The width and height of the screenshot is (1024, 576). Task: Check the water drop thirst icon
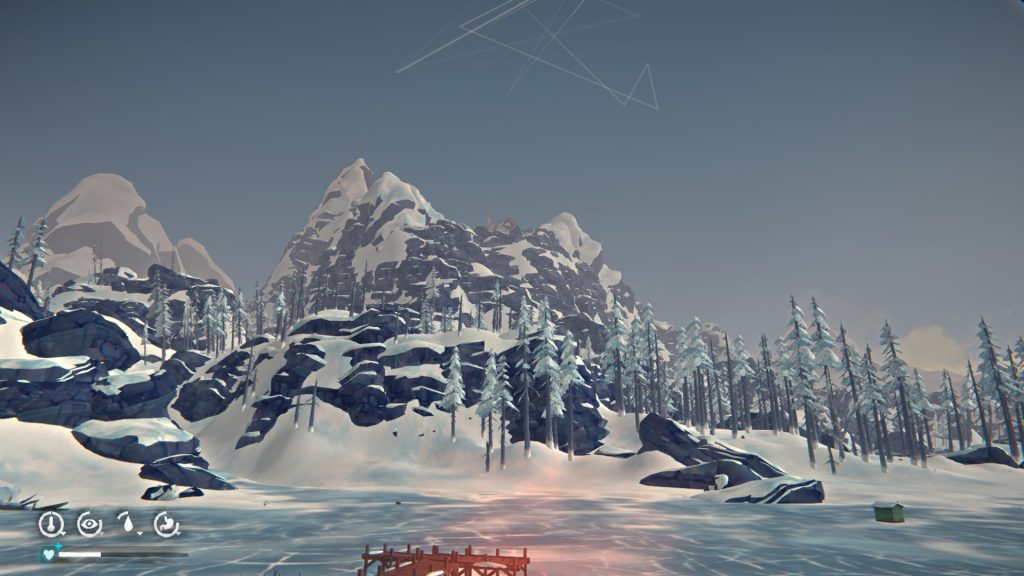(128, 523)
